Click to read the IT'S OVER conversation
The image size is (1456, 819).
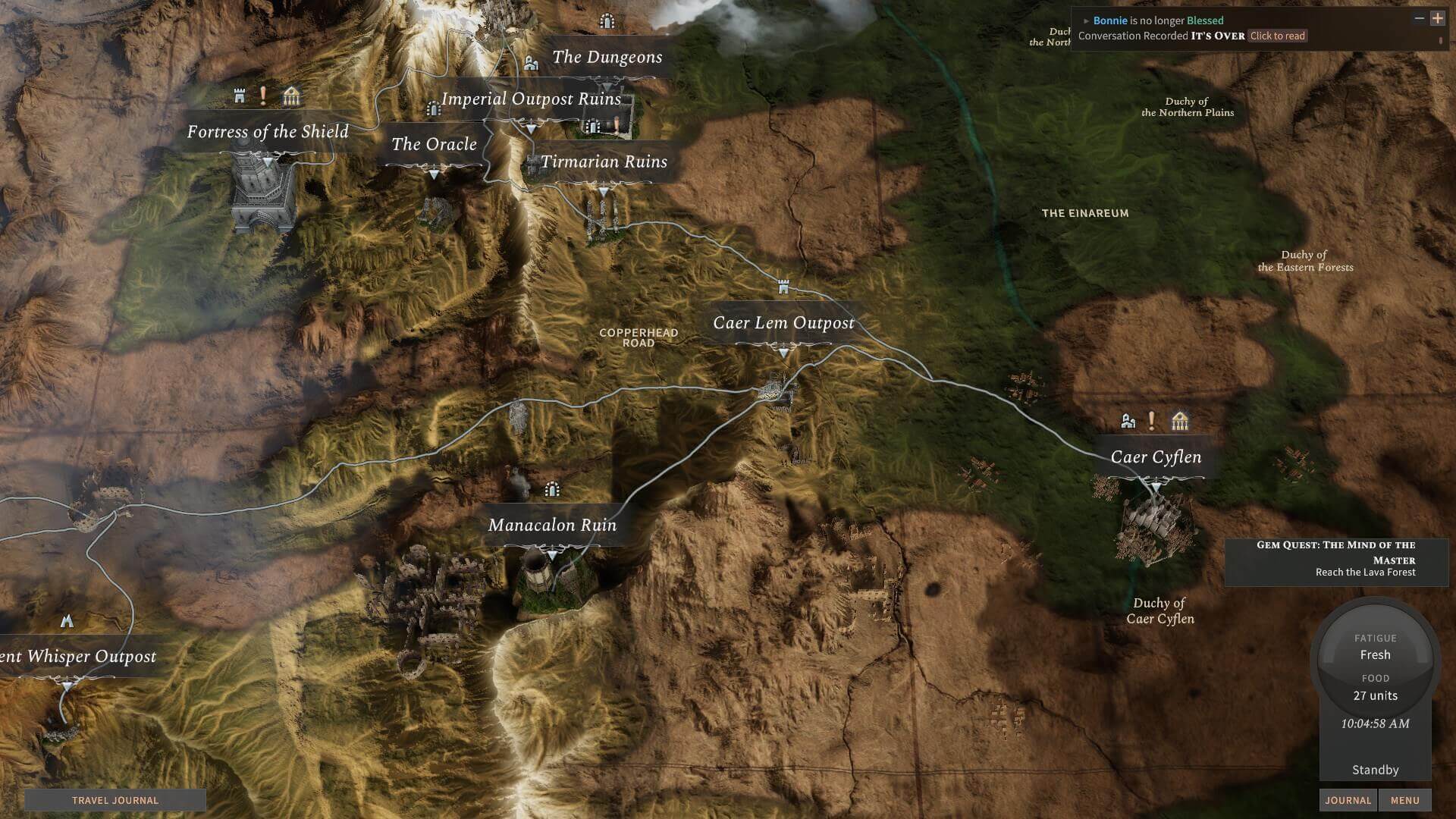pos(1277,36)
